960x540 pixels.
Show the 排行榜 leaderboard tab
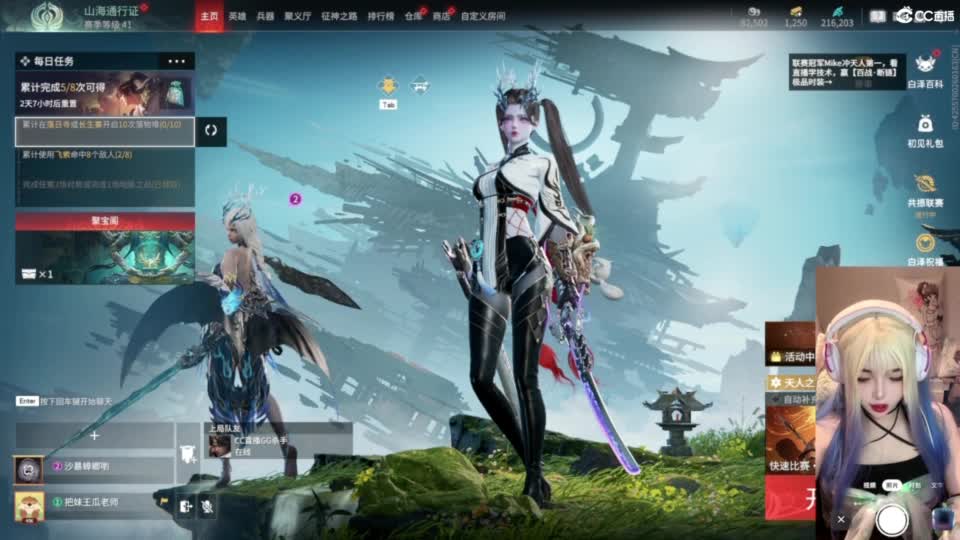[x=380, y=17]
